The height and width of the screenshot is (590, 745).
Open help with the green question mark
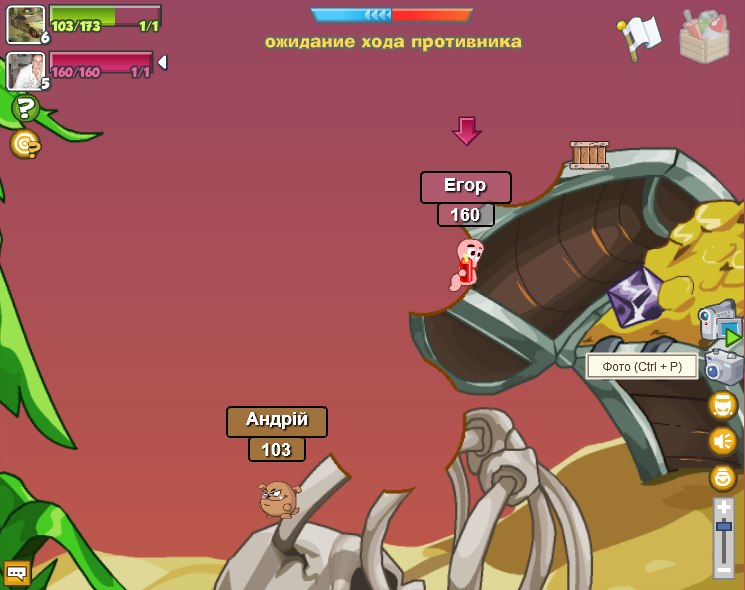pos(25,108)
